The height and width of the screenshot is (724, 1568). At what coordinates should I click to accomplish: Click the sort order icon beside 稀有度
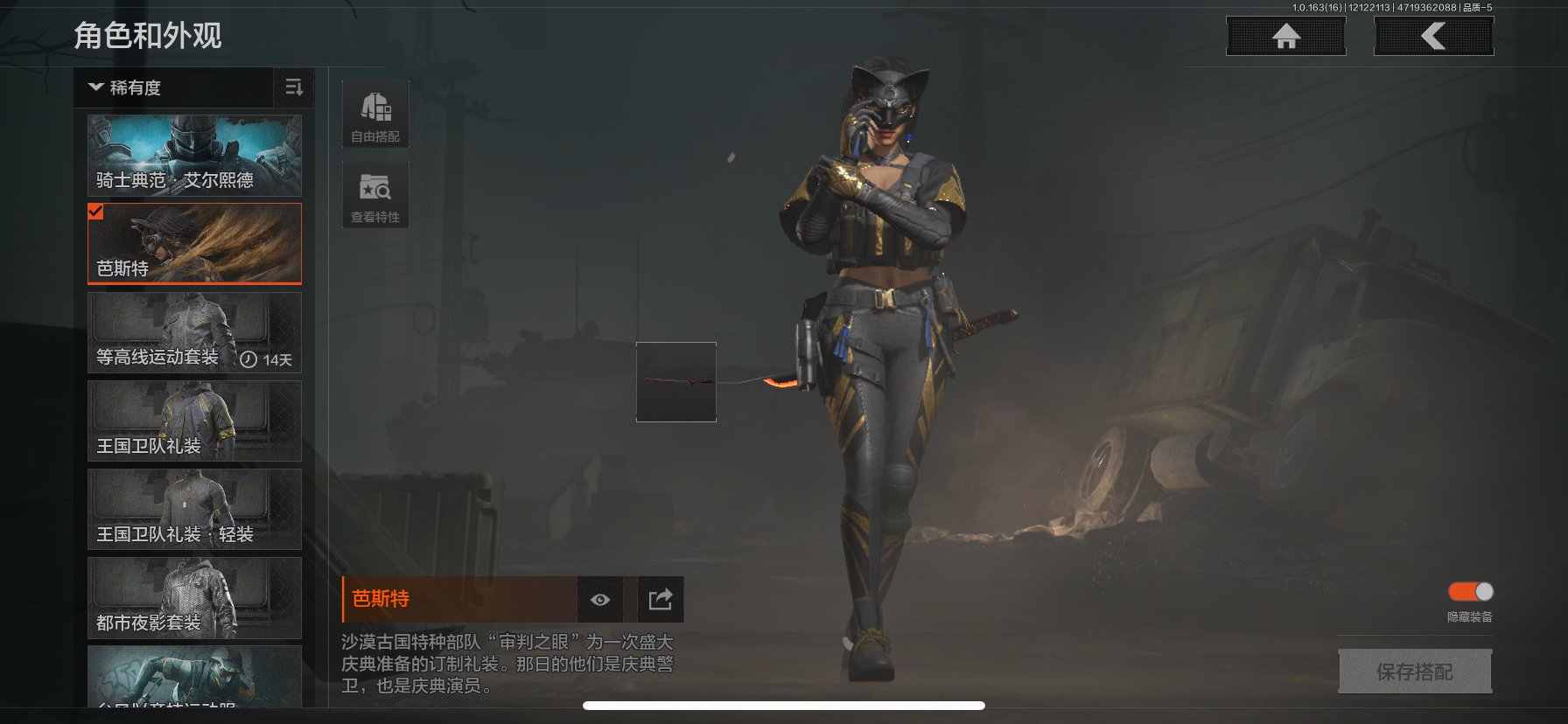tap(294, 87)
